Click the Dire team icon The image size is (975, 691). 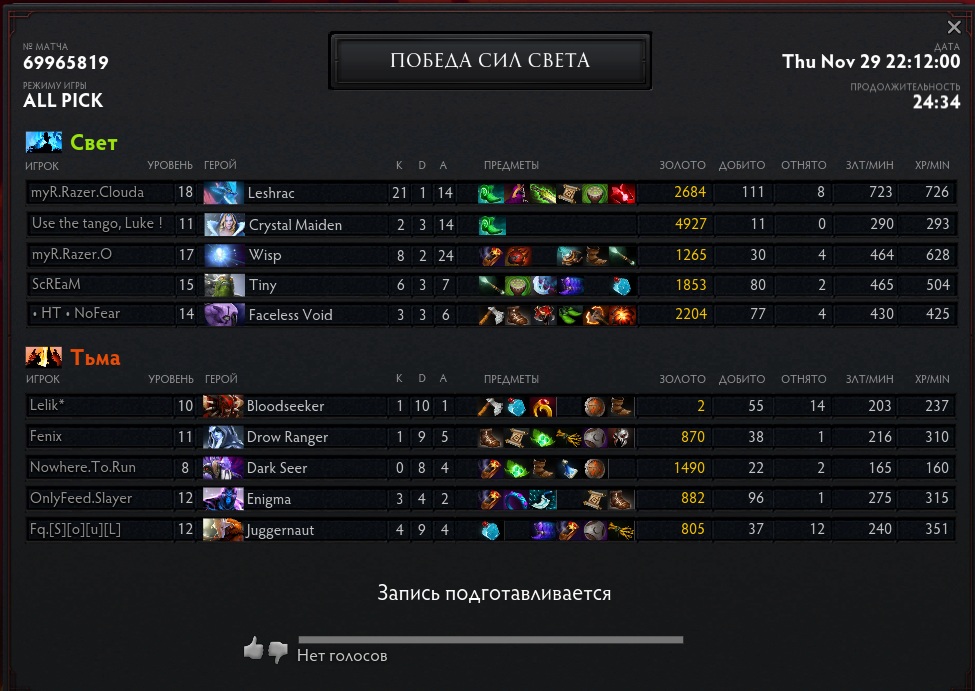coord(43,357)
